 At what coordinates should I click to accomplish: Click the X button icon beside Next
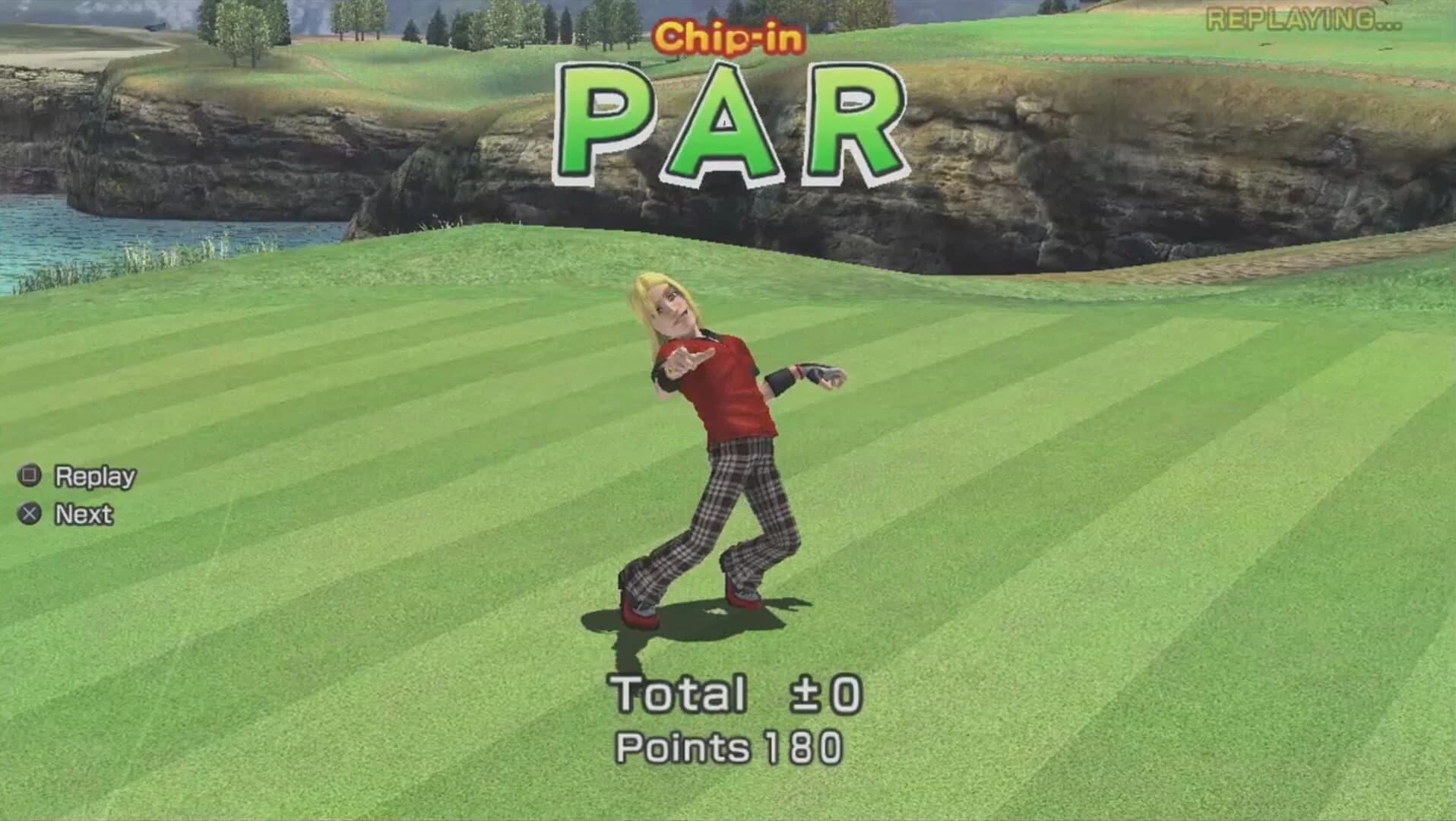pyautogui.click(x=29, y=514)
